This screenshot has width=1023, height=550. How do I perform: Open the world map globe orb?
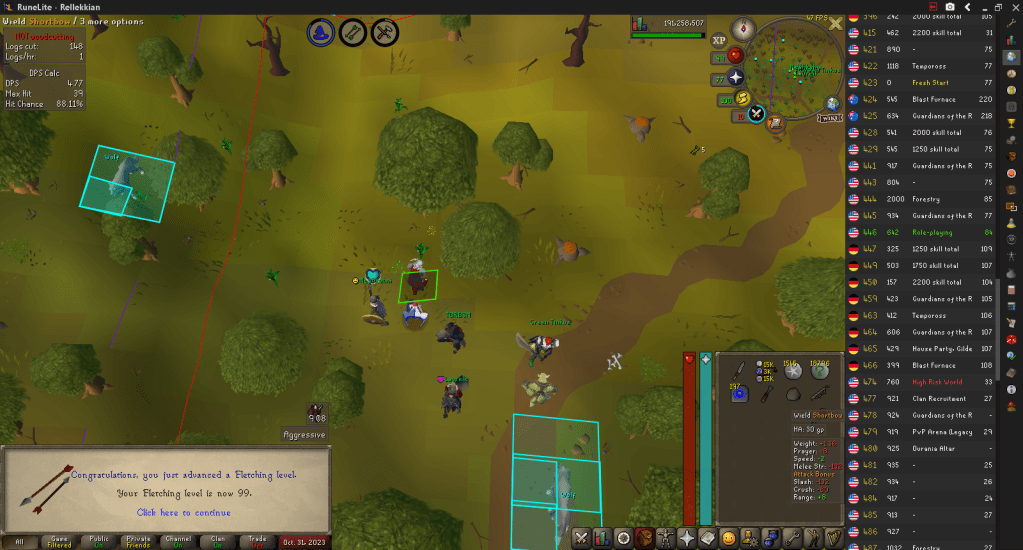(x=834, y=103)
